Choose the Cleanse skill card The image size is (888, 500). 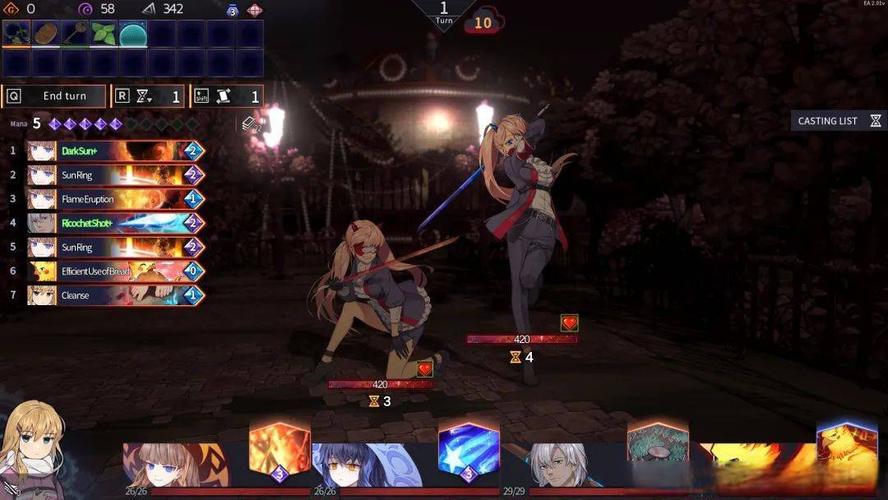click(x=115, y=295)
